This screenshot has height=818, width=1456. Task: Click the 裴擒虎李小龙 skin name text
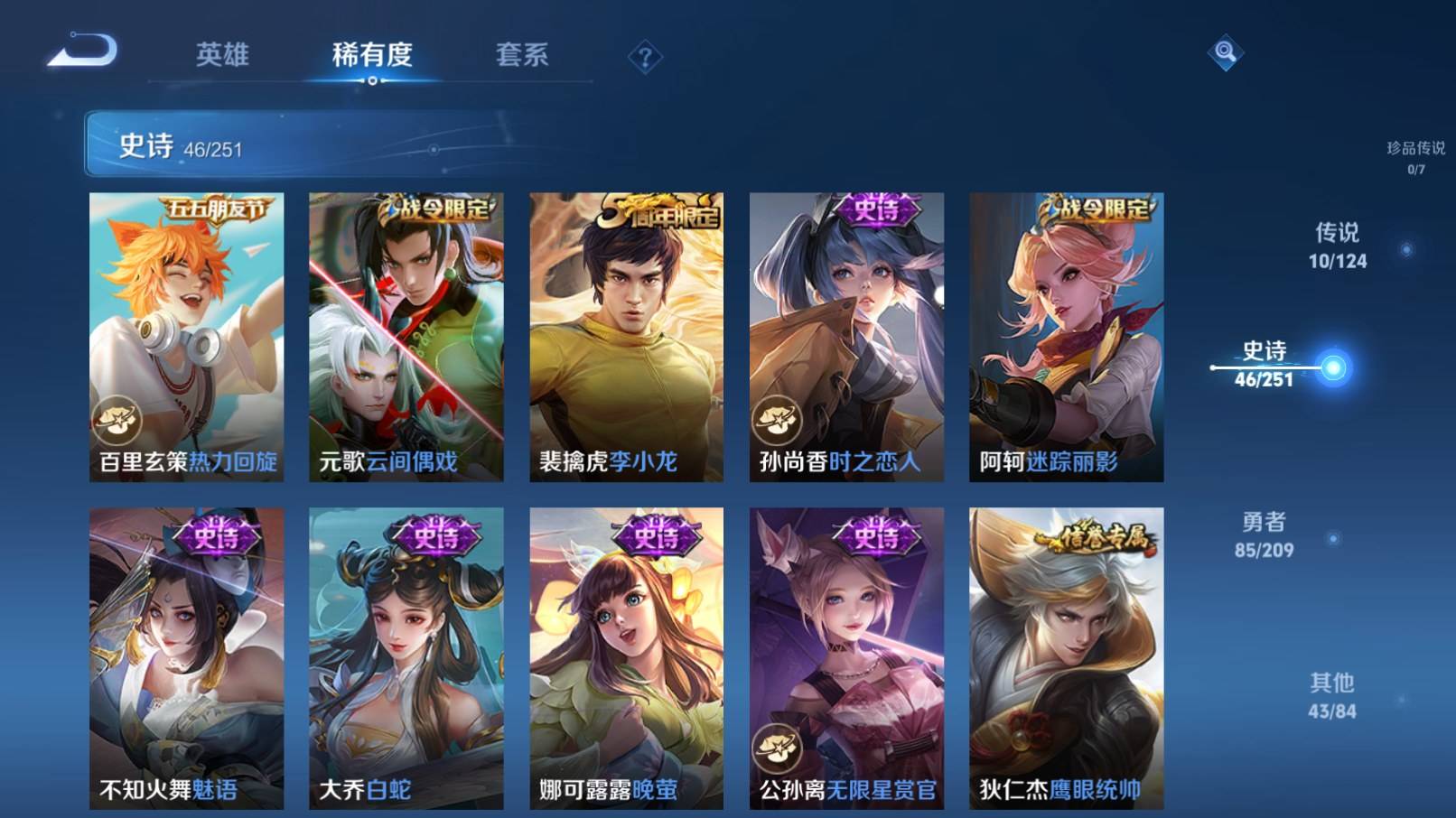[x=607, y=463]
